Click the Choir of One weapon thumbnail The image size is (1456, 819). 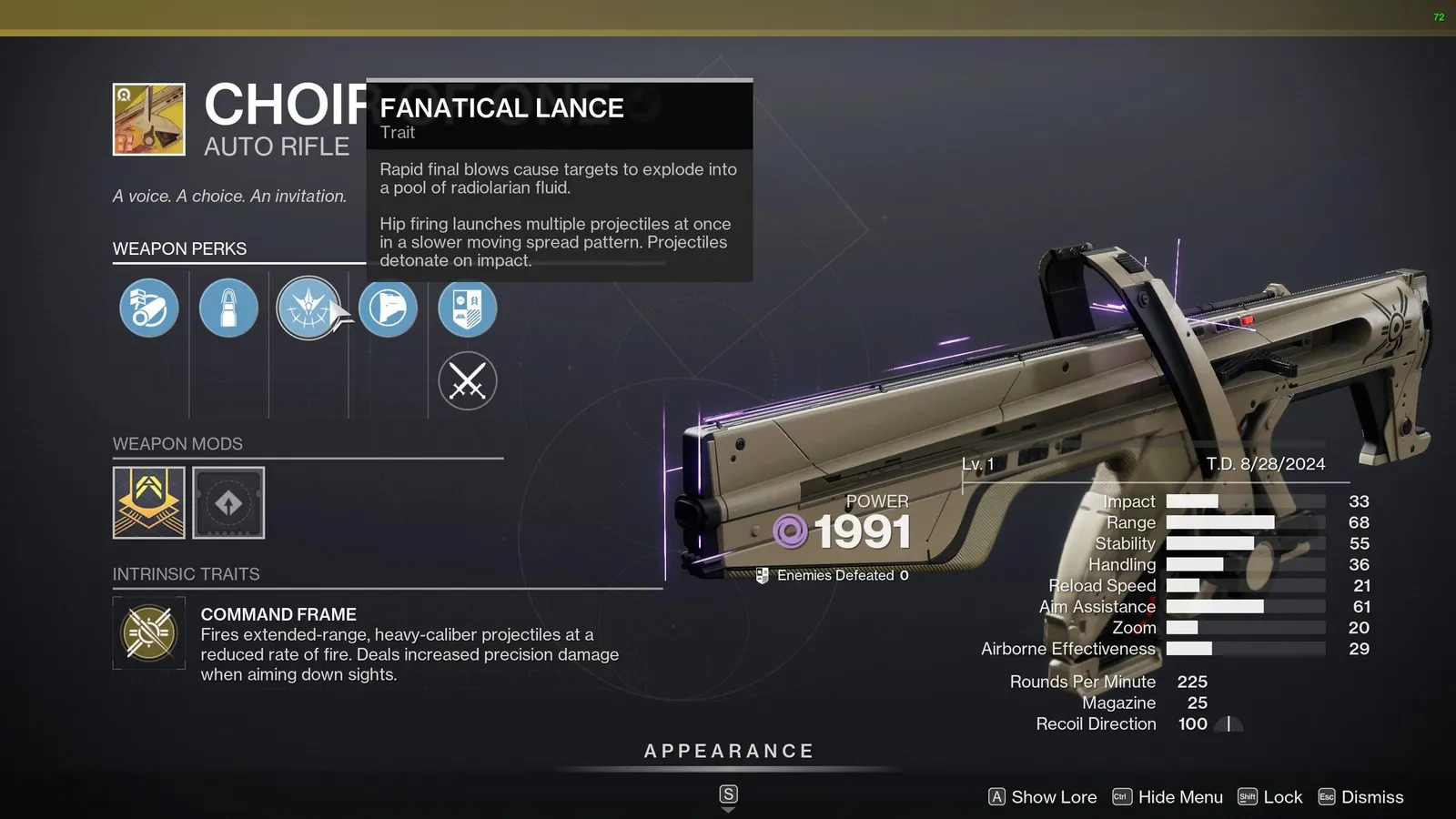[x=148, y=118]
